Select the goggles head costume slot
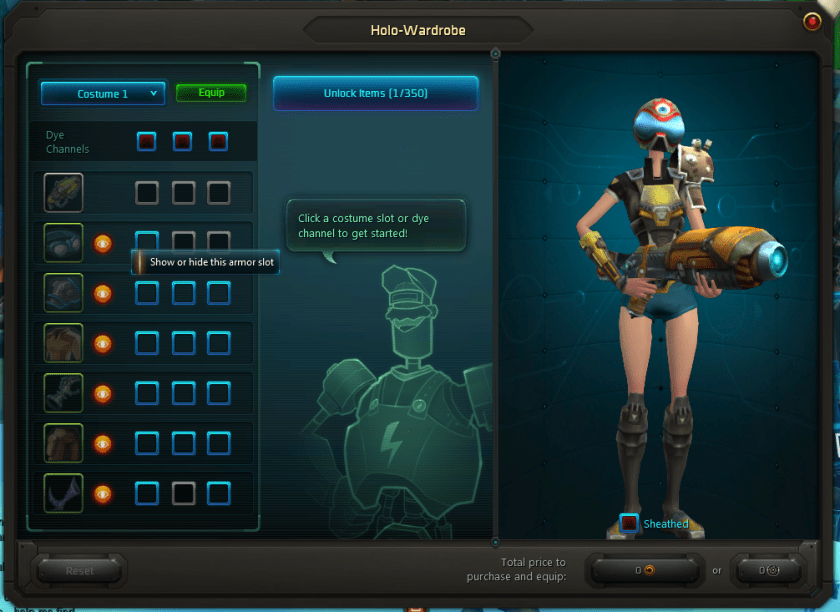The image size is (840, 612). (x=63, y=243)
